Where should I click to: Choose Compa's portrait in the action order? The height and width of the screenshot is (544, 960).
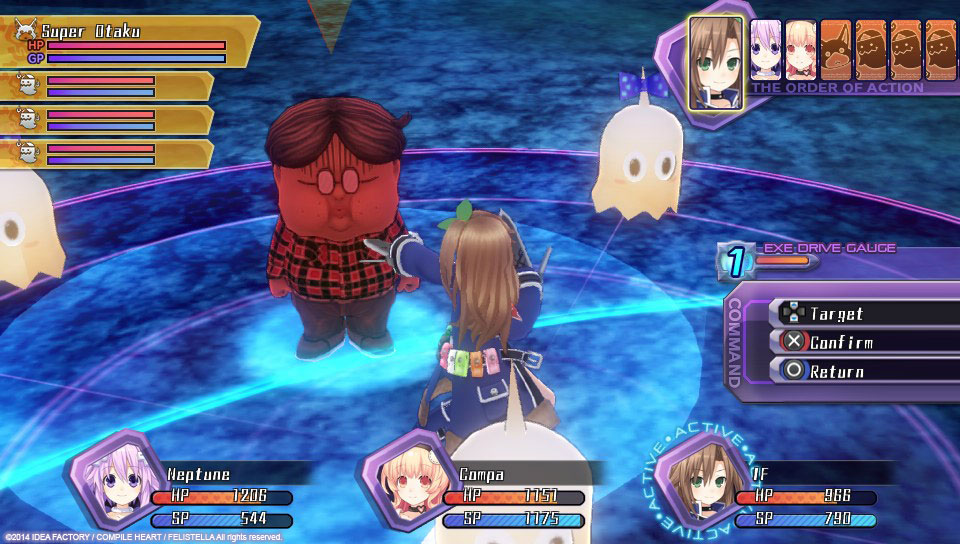801,50
